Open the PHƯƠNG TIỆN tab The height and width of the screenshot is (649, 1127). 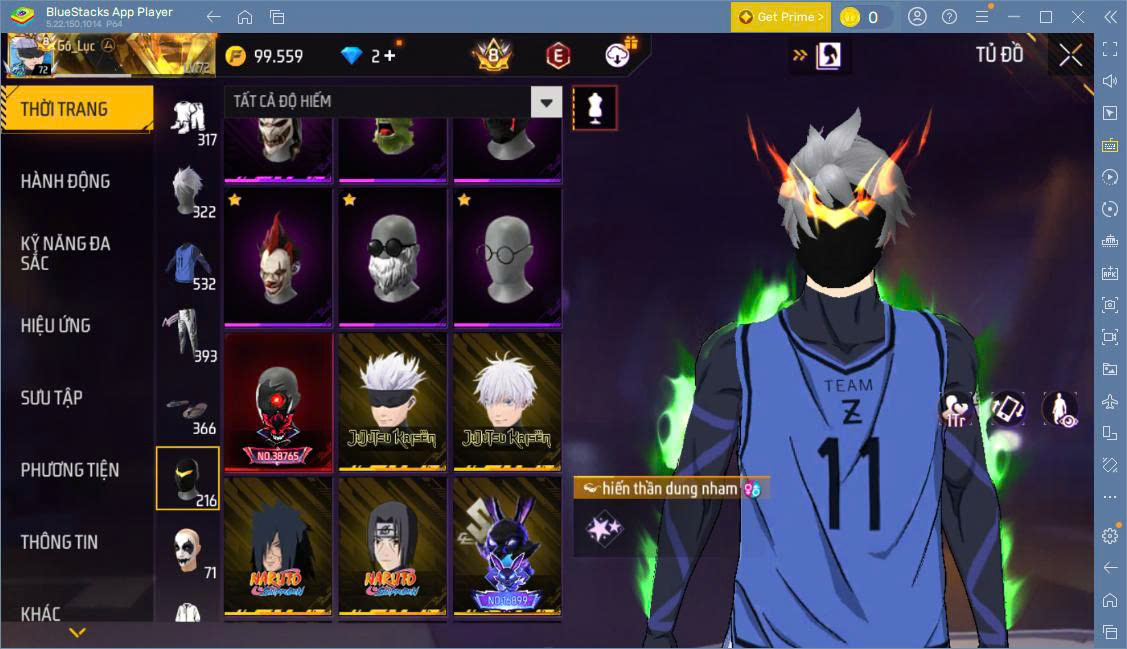[70, 469]
